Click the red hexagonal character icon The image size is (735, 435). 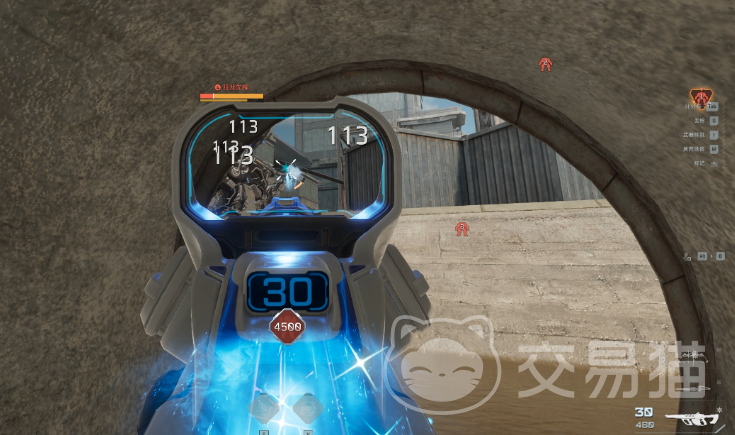click(702, 97)
